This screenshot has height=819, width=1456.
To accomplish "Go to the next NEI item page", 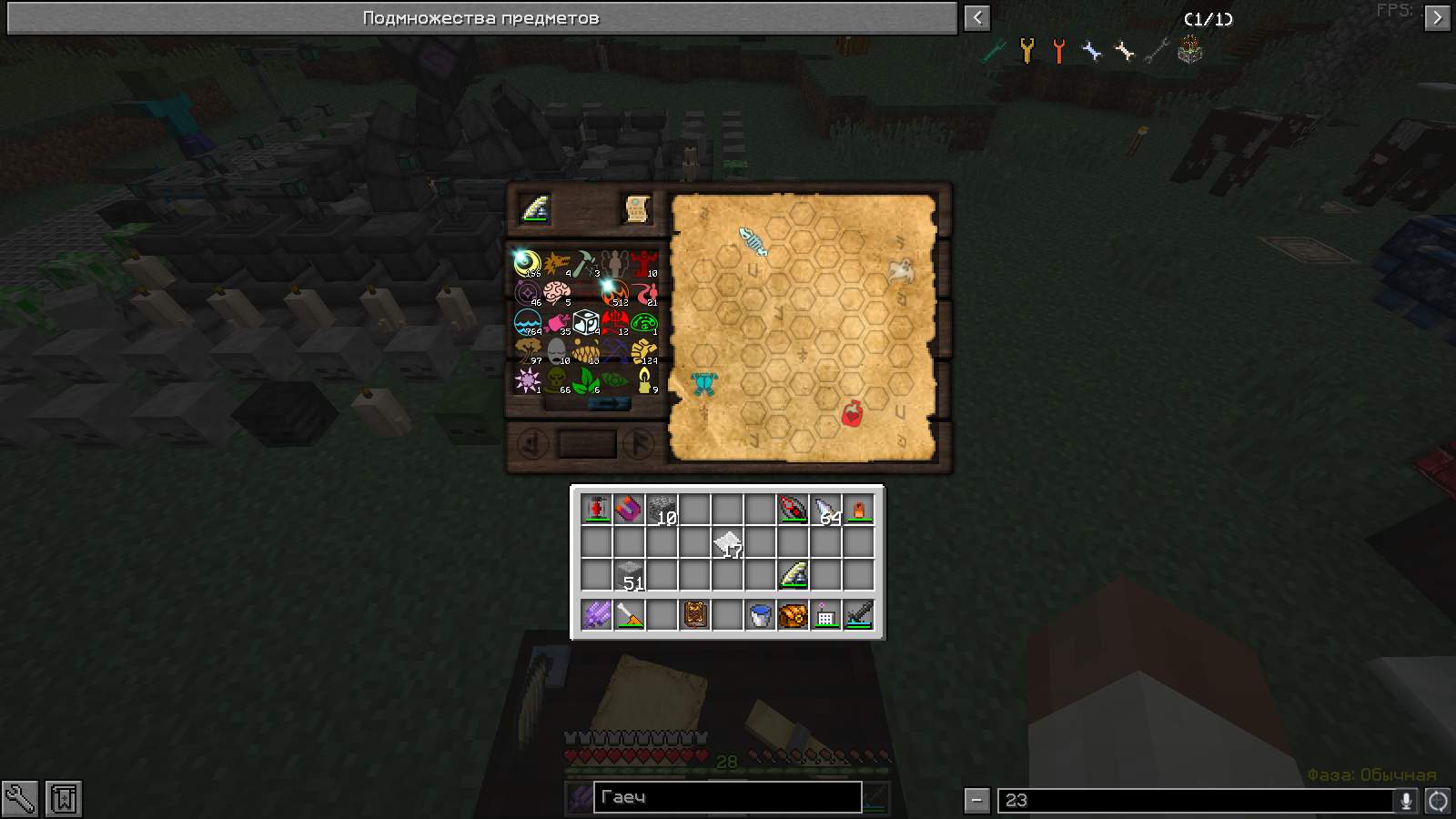I will click(1437, 18).
